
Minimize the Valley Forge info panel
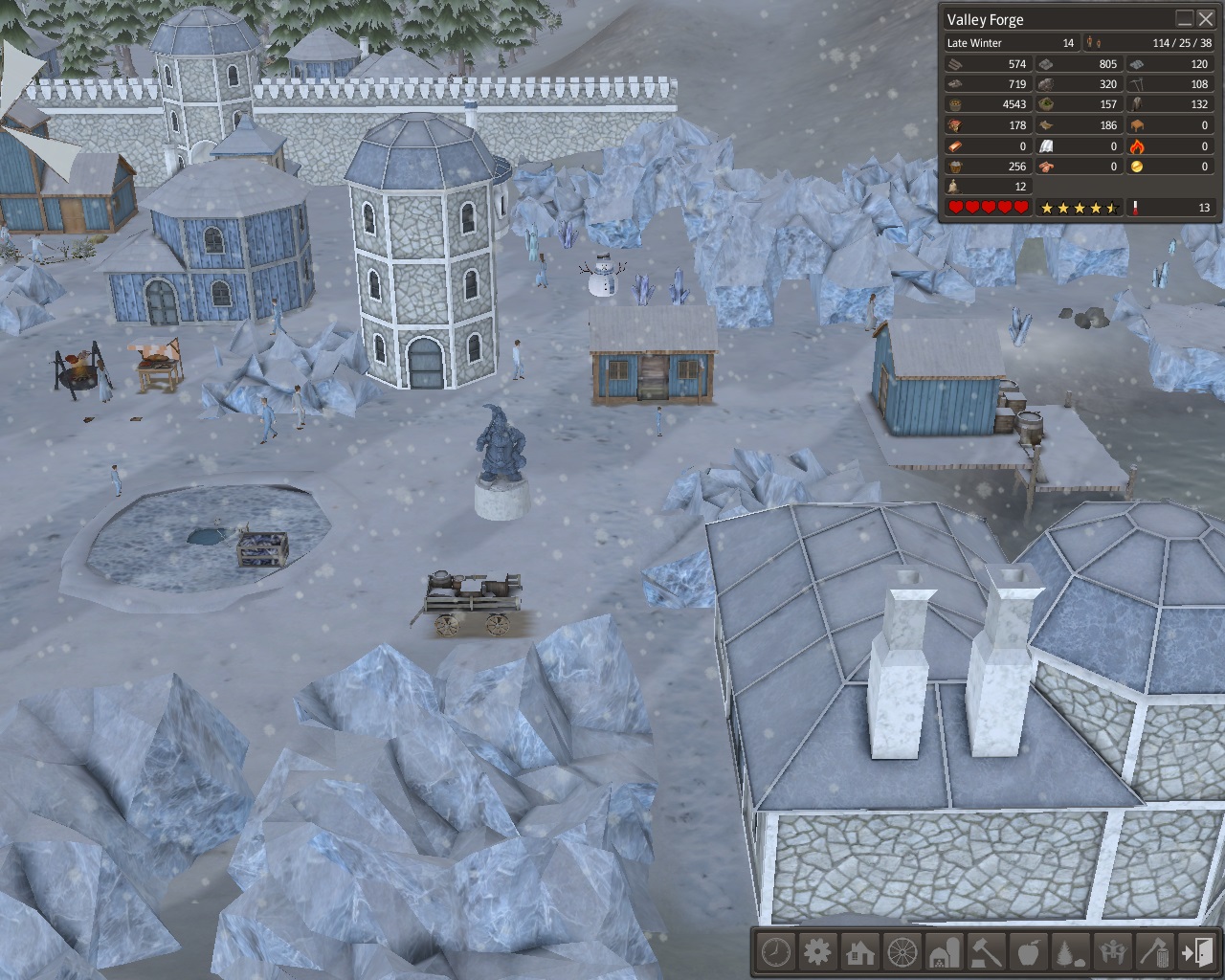tap(1185, 19)
